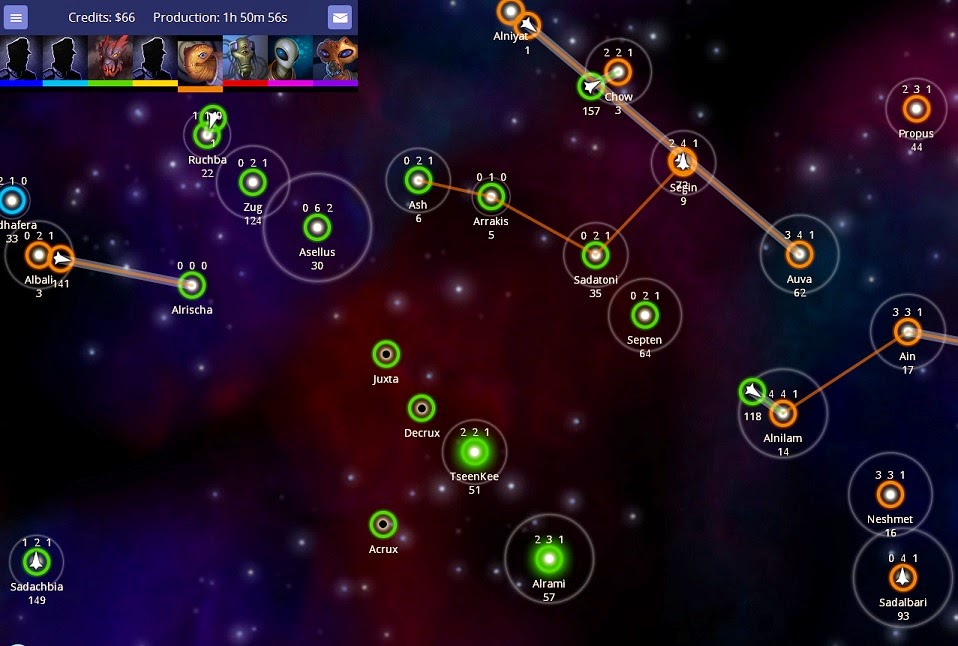Viewport: 958px width, 646px height.
Task: Click the Auva star
Action: click(798, 254)
